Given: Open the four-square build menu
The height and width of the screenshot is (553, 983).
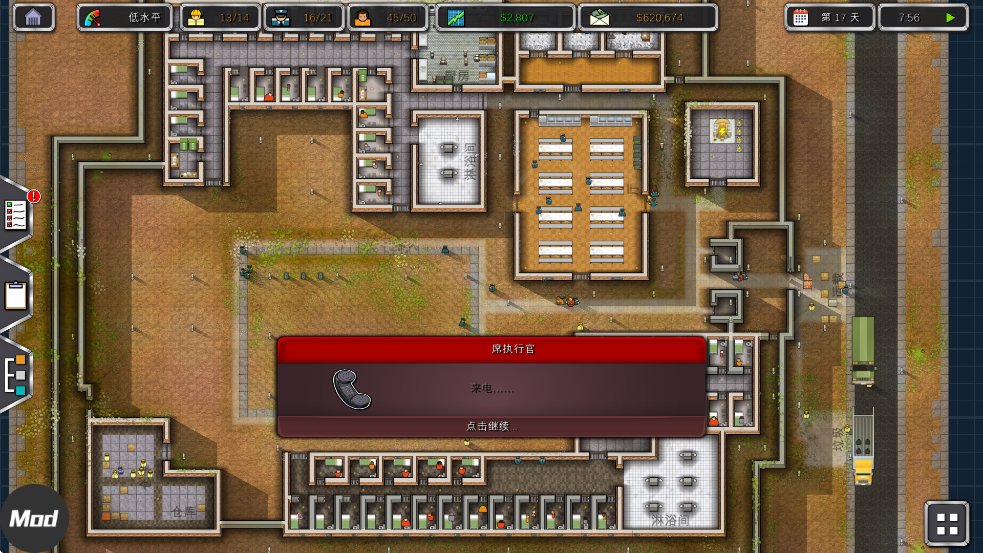Looking at the screenshot, I should [x=946, y=522].
